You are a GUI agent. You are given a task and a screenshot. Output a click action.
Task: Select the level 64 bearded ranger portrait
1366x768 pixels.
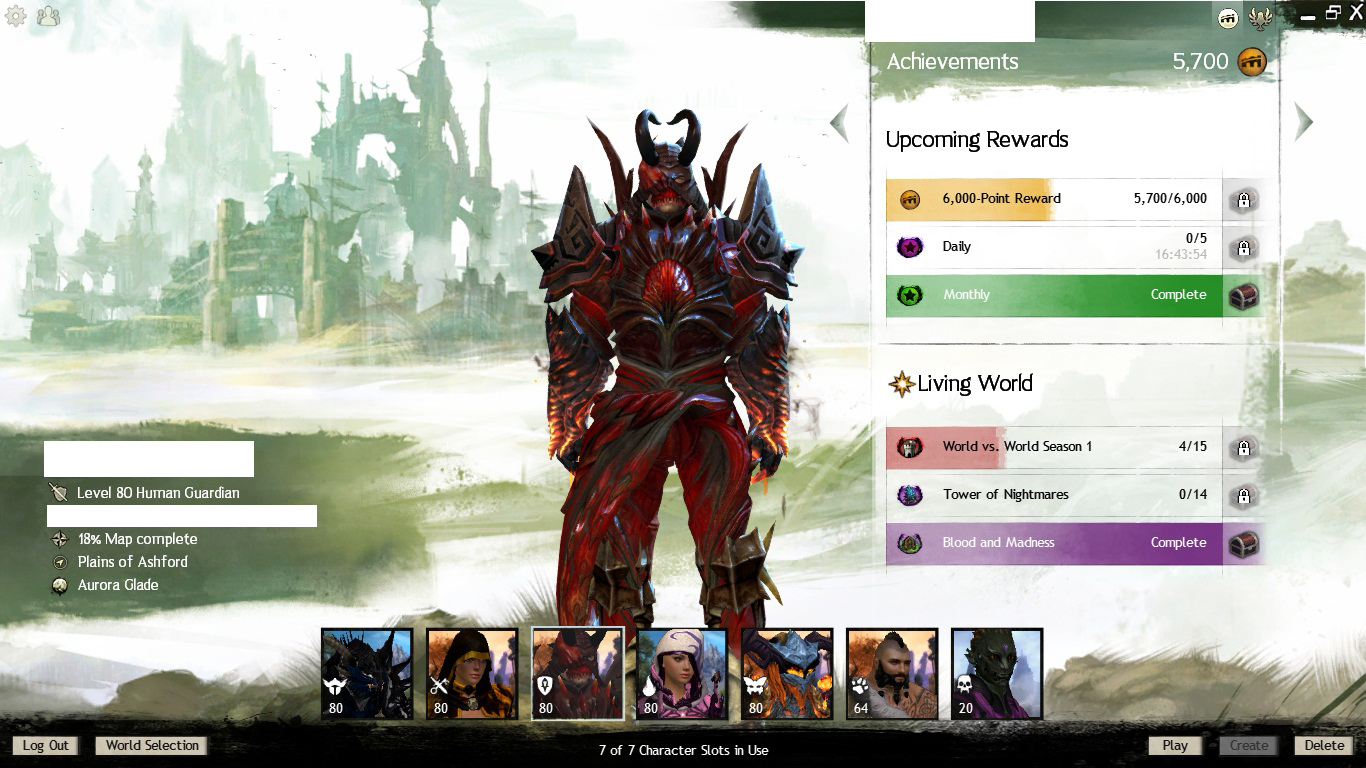pyautogui.click(x=892, y=673)
